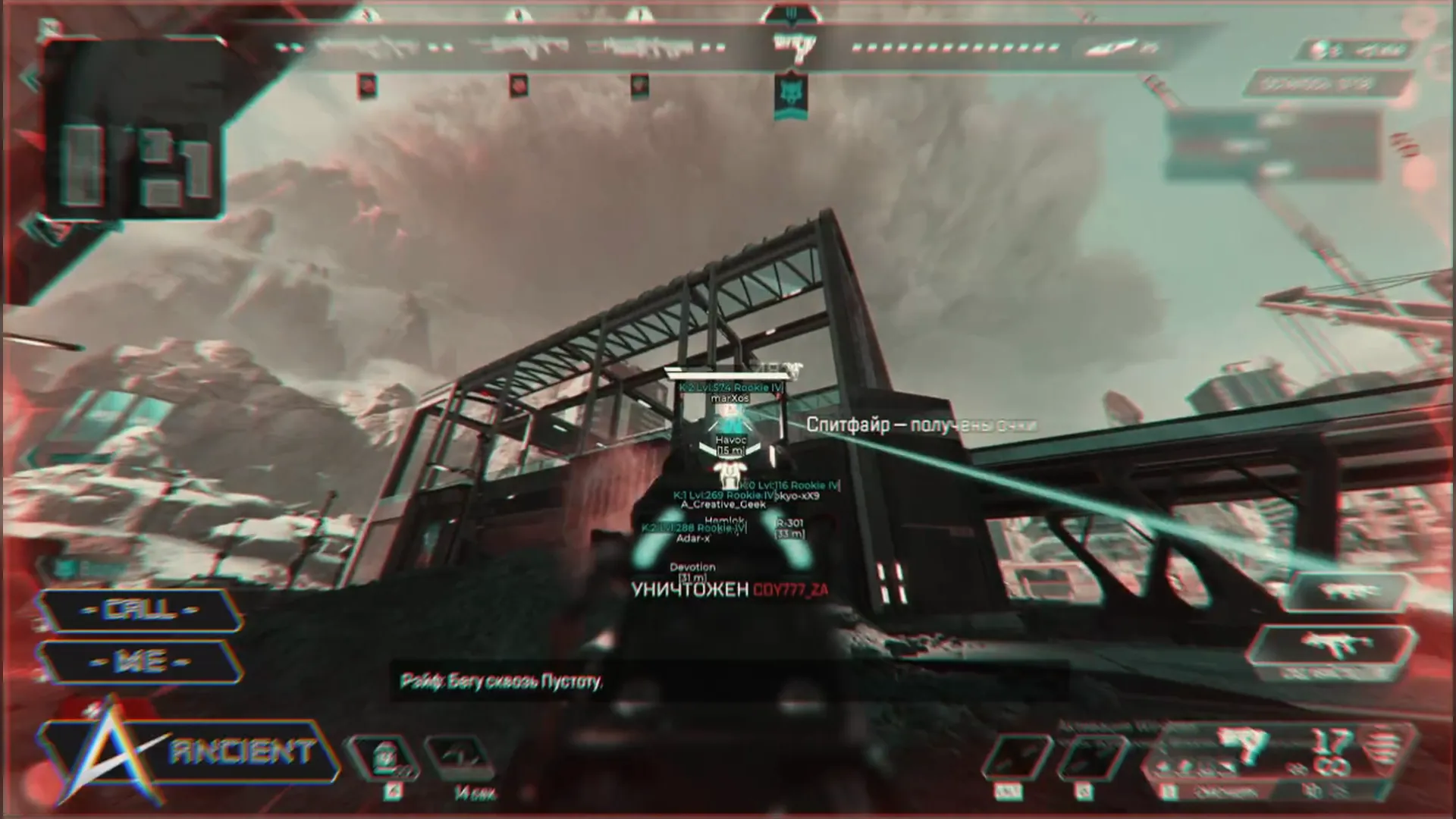Click the teal wolf team banner
The image size is (1456, 819).
[x=789, y=96]
